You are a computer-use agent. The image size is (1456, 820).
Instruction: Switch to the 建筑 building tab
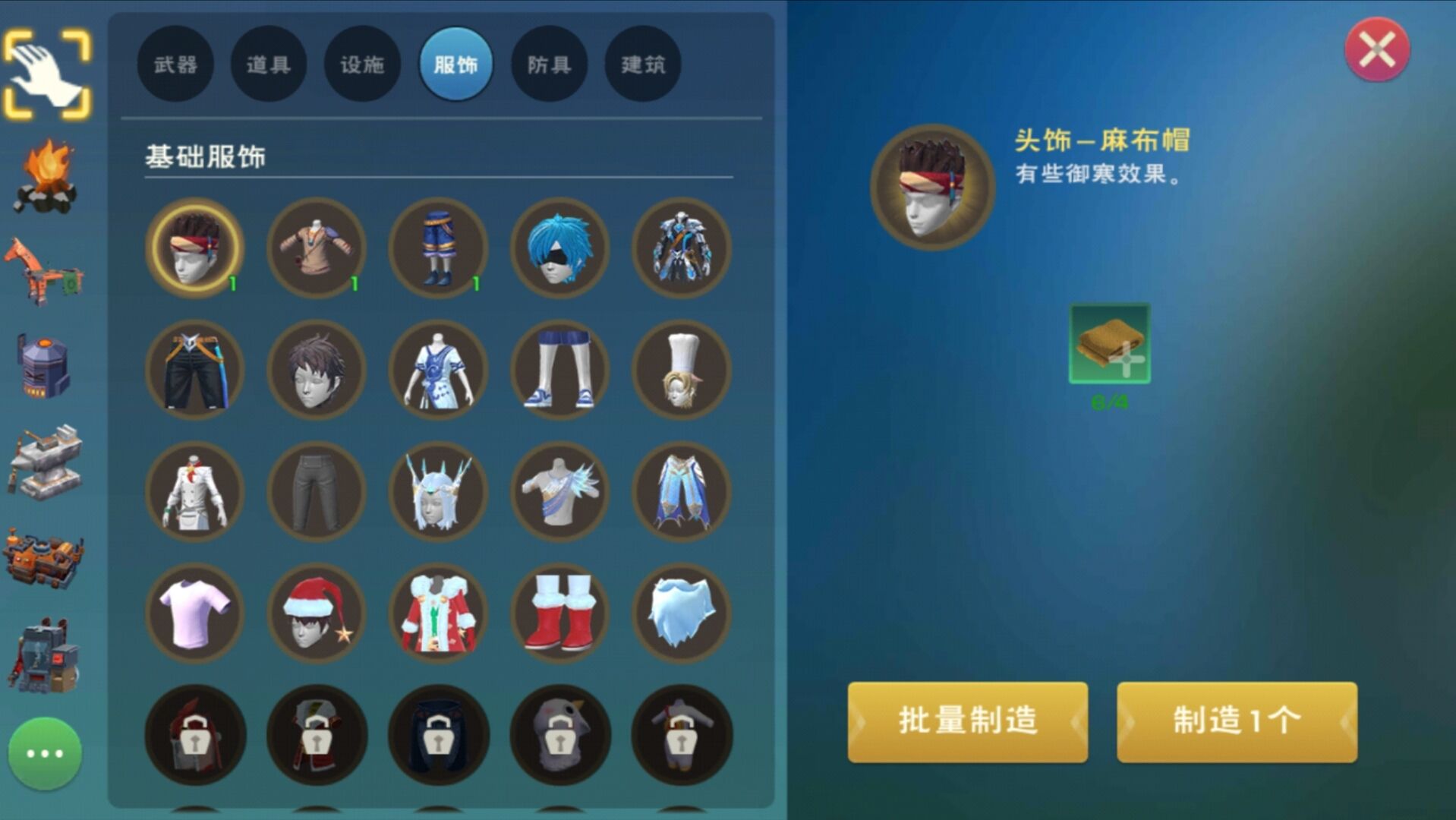pyautogui.click(x=641, y=65)
